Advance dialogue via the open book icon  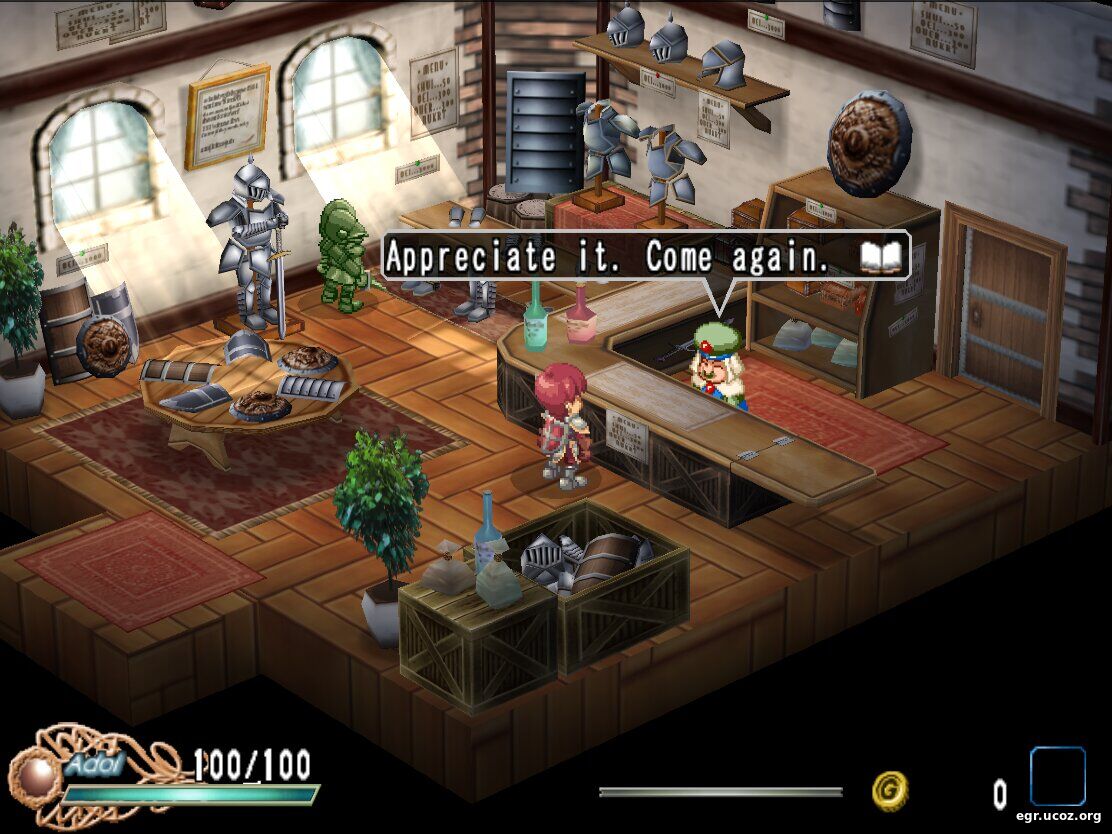pos(881,257)
